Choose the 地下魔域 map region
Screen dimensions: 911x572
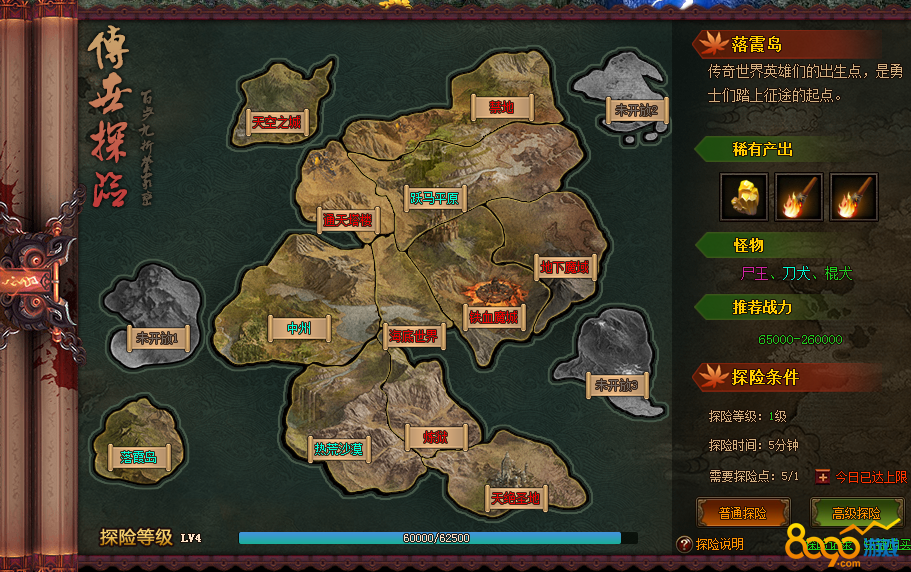(567, 267)
